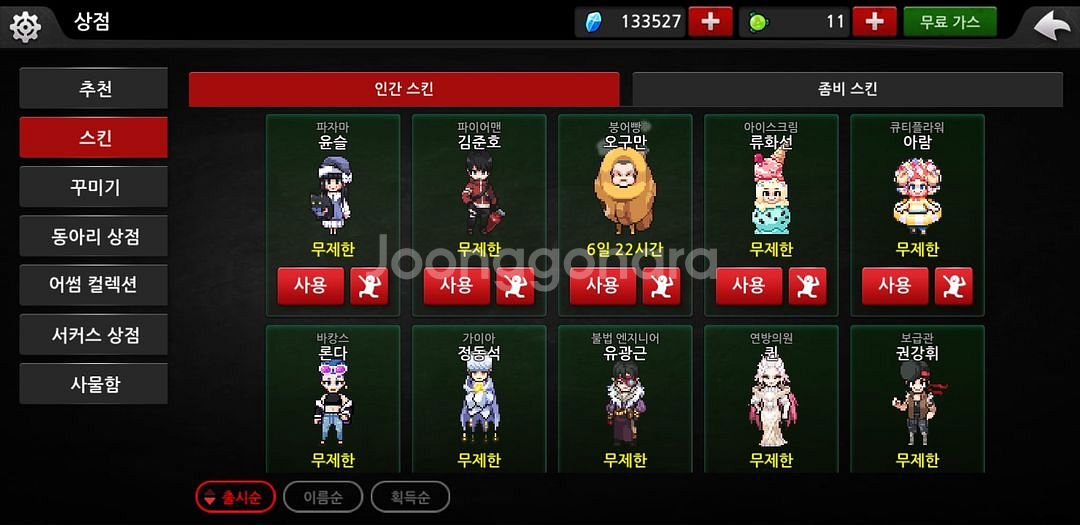Image resolution: width=1080 pixels, height=525 pixels.
Task: Open the settings gear icon
Action: pos(24,25)
